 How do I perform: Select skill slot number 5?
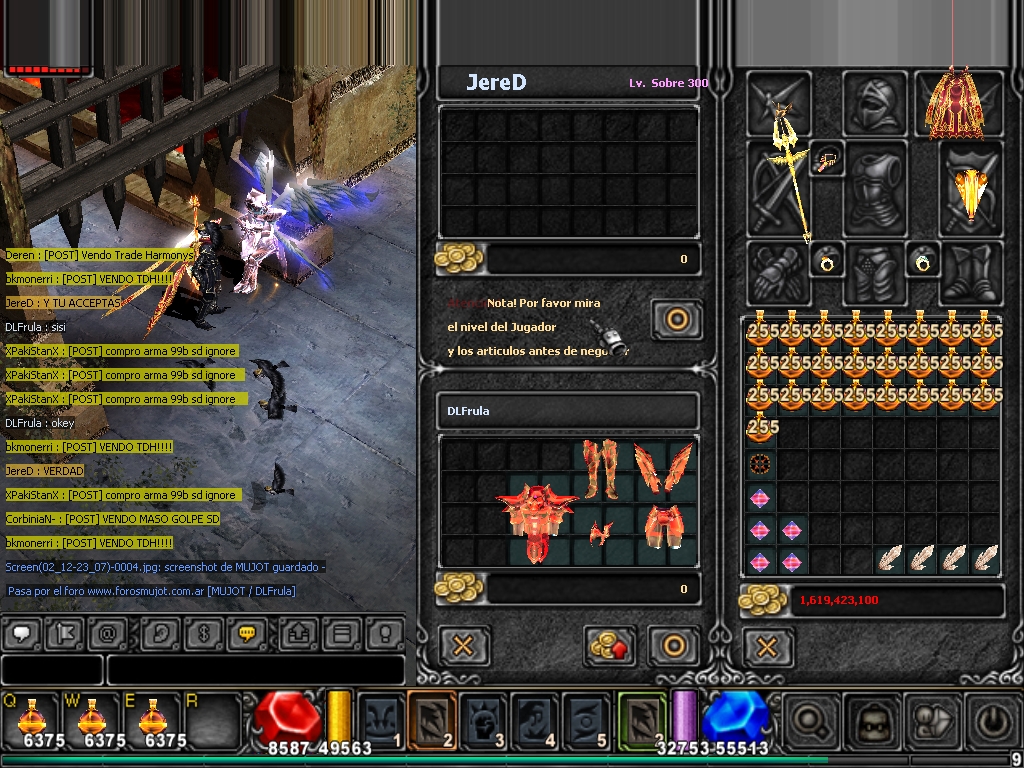[x=586, y=721]
